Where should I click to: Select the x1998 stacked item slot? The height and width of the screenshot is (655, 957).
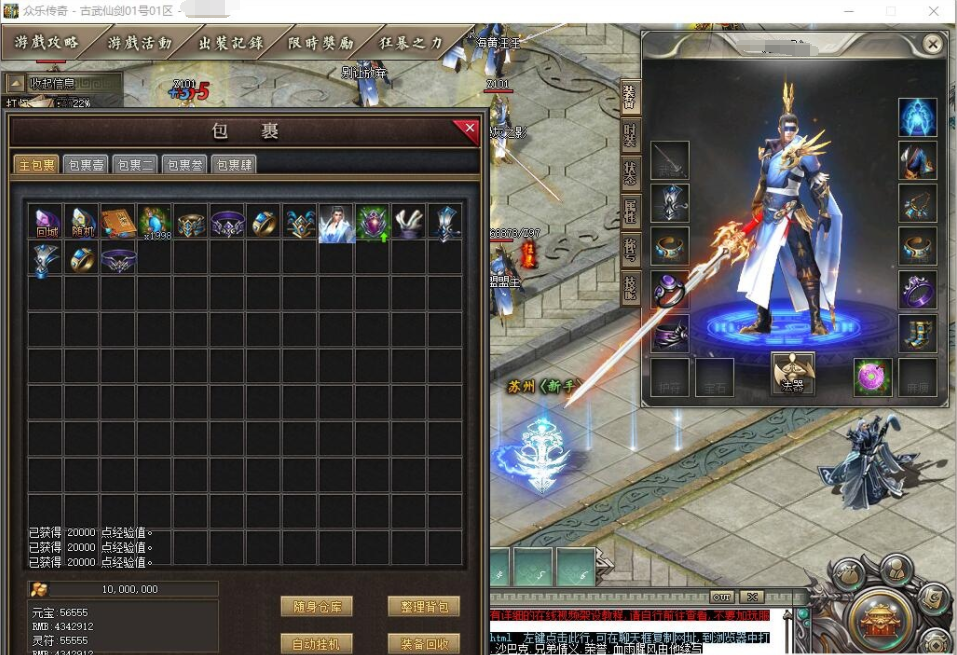coord(155,223)
